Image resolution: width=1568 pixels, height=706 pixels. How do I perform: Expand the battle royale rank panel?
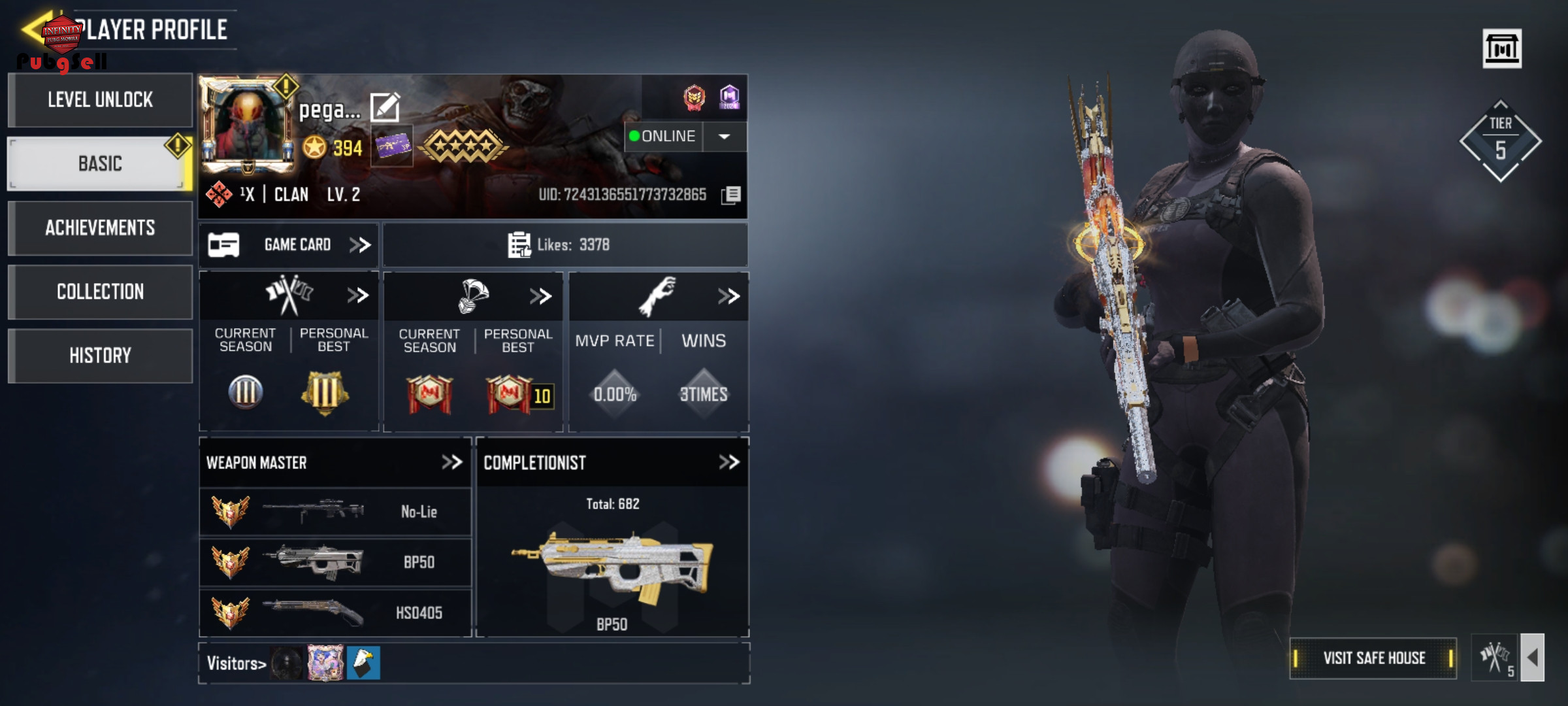pyautogui.click(x=541, y=296)
